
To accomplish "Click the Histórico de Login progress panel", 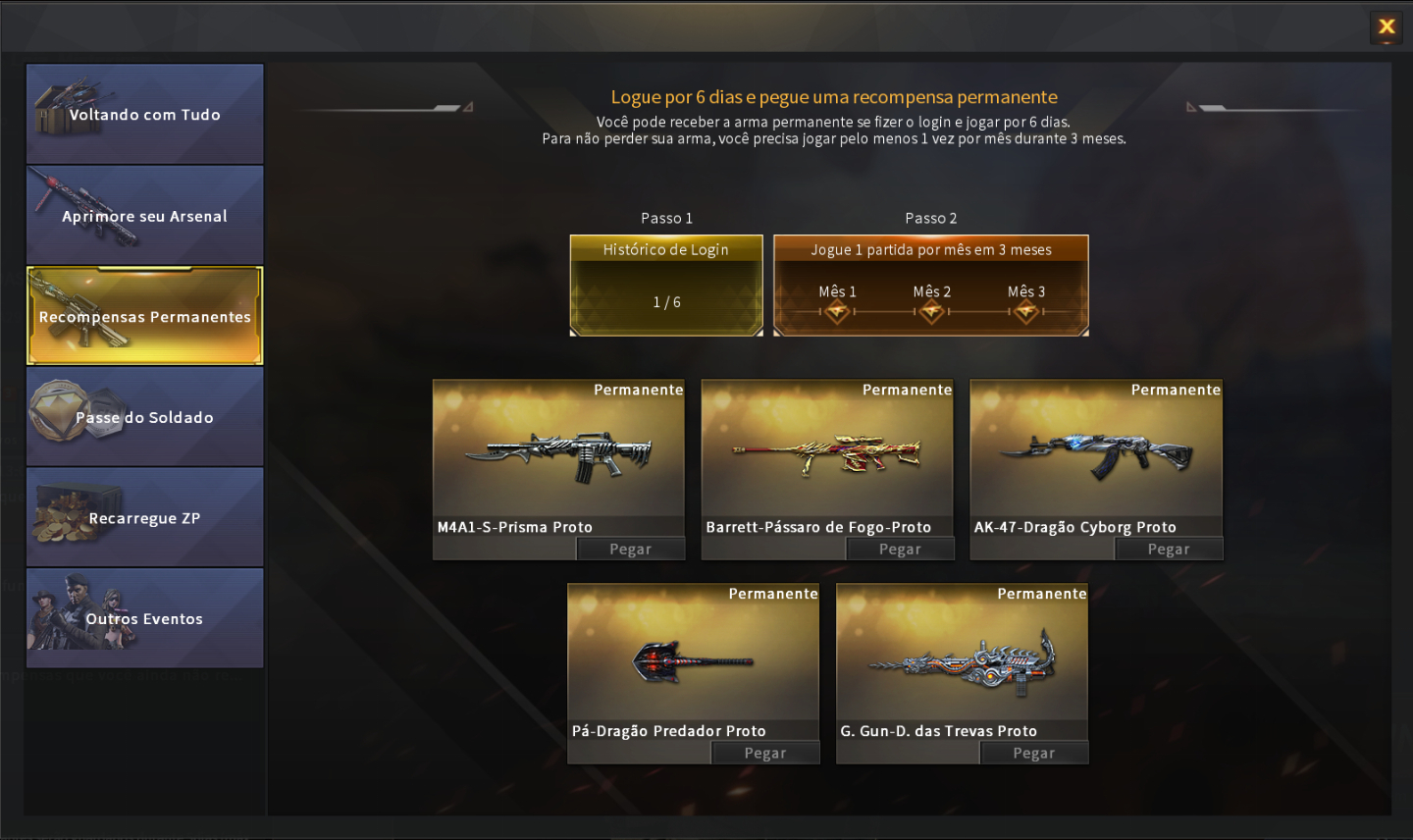I will (x=666, y=287).
